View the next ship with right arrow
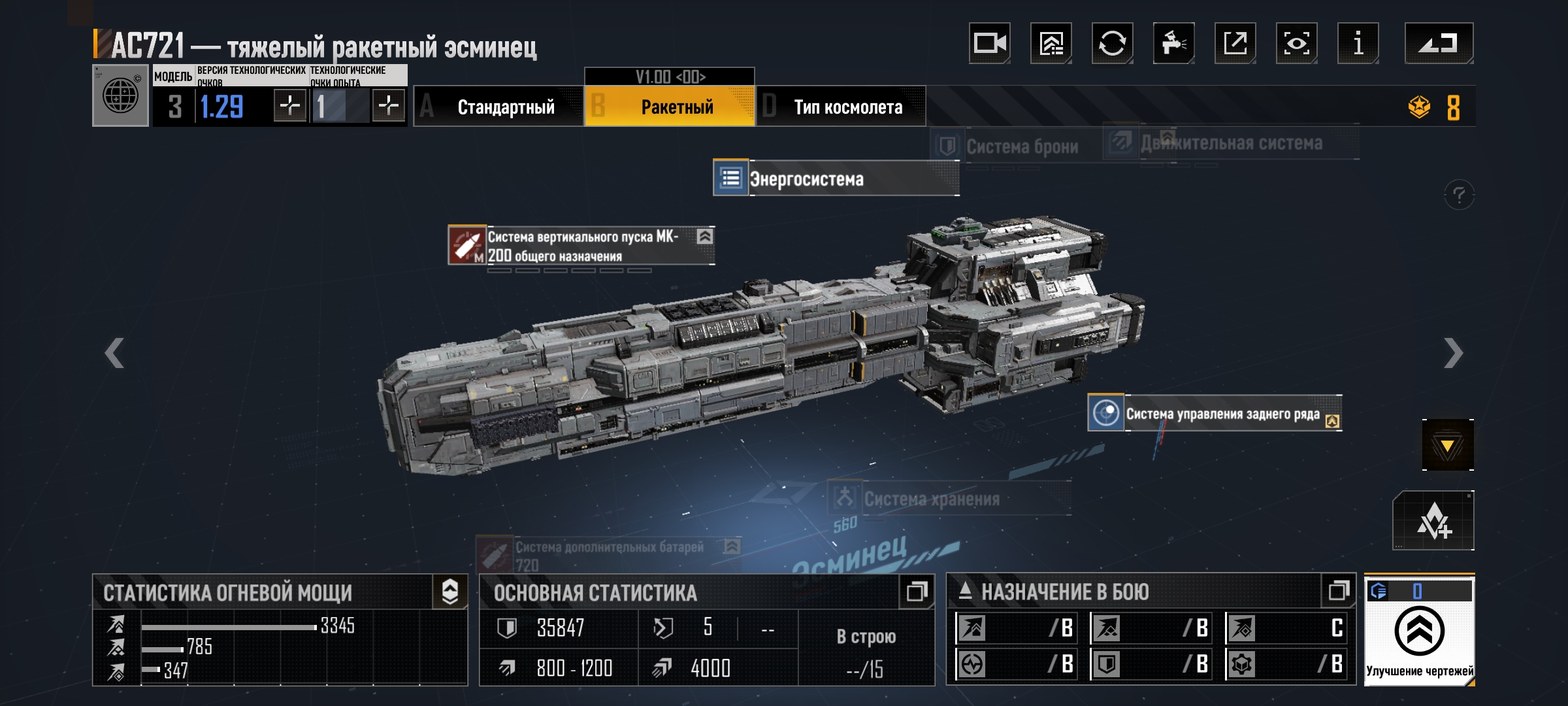Screen dimensions: 1568x706 coord(1452,354)
